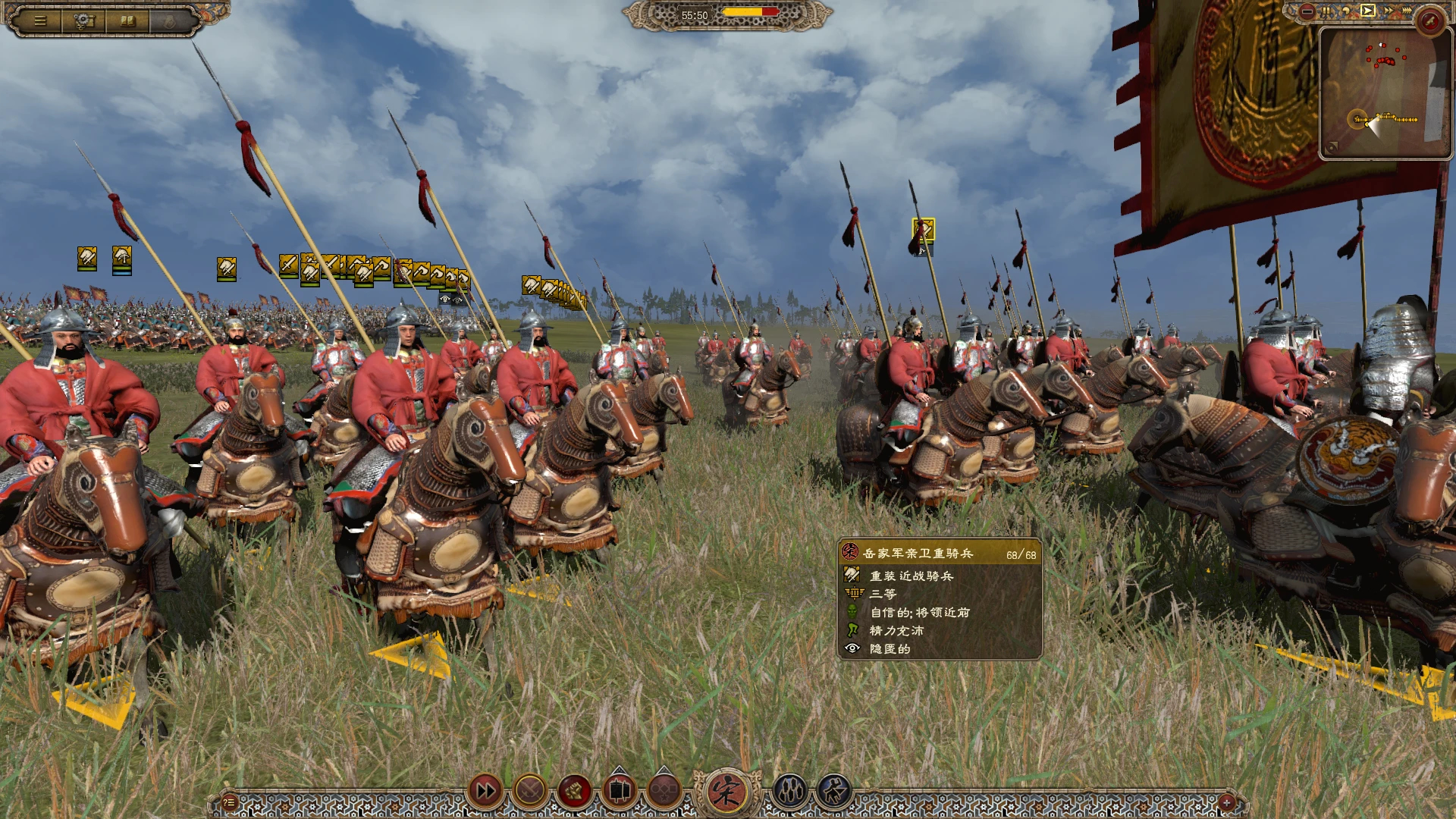Activate the blue running-soldier button
The image size is (1456, 819).
833,792
